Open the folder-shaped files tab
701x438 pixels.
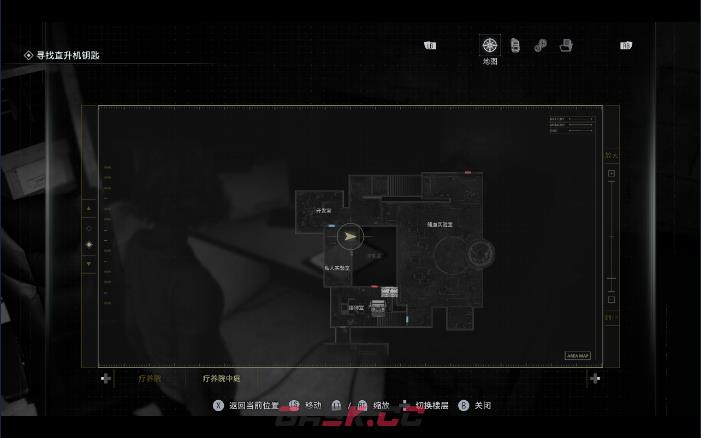566,45
